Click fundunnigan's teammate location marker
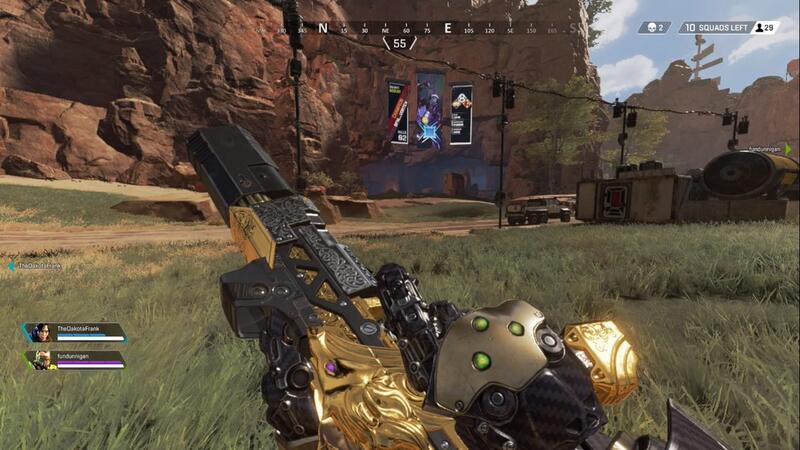The width and height of the screenshot is (800, 450). click(x=788, y=149)
